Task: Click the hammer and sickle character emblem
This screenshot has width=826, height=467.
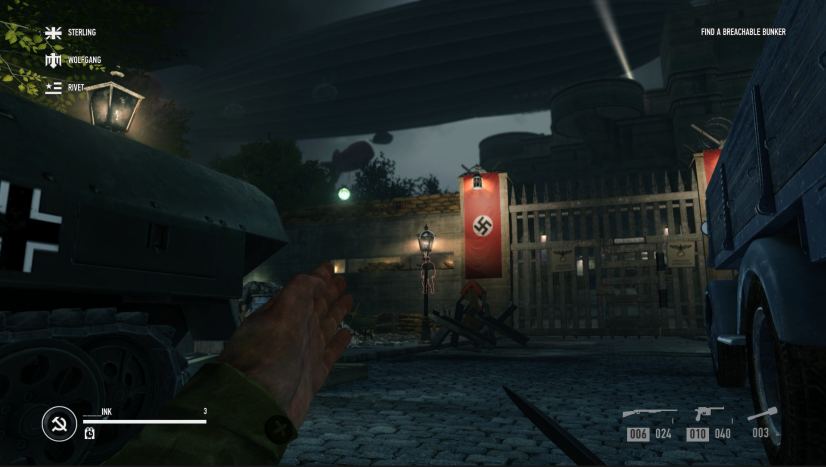Action: click(x=59, y=424)
